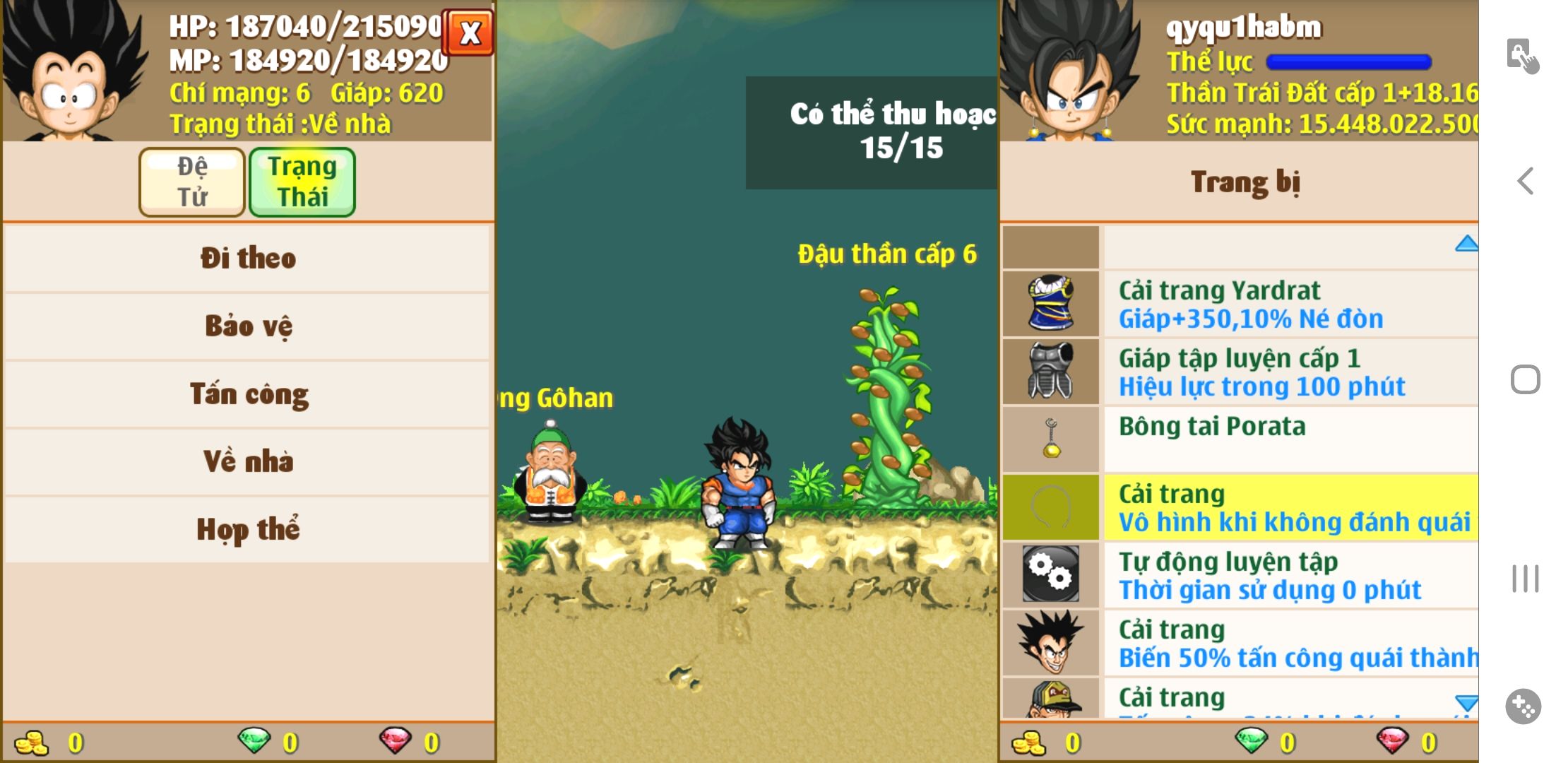1568x763 pixels.
Task: Select the Trạng Thái tab
Action: point(302,182)
